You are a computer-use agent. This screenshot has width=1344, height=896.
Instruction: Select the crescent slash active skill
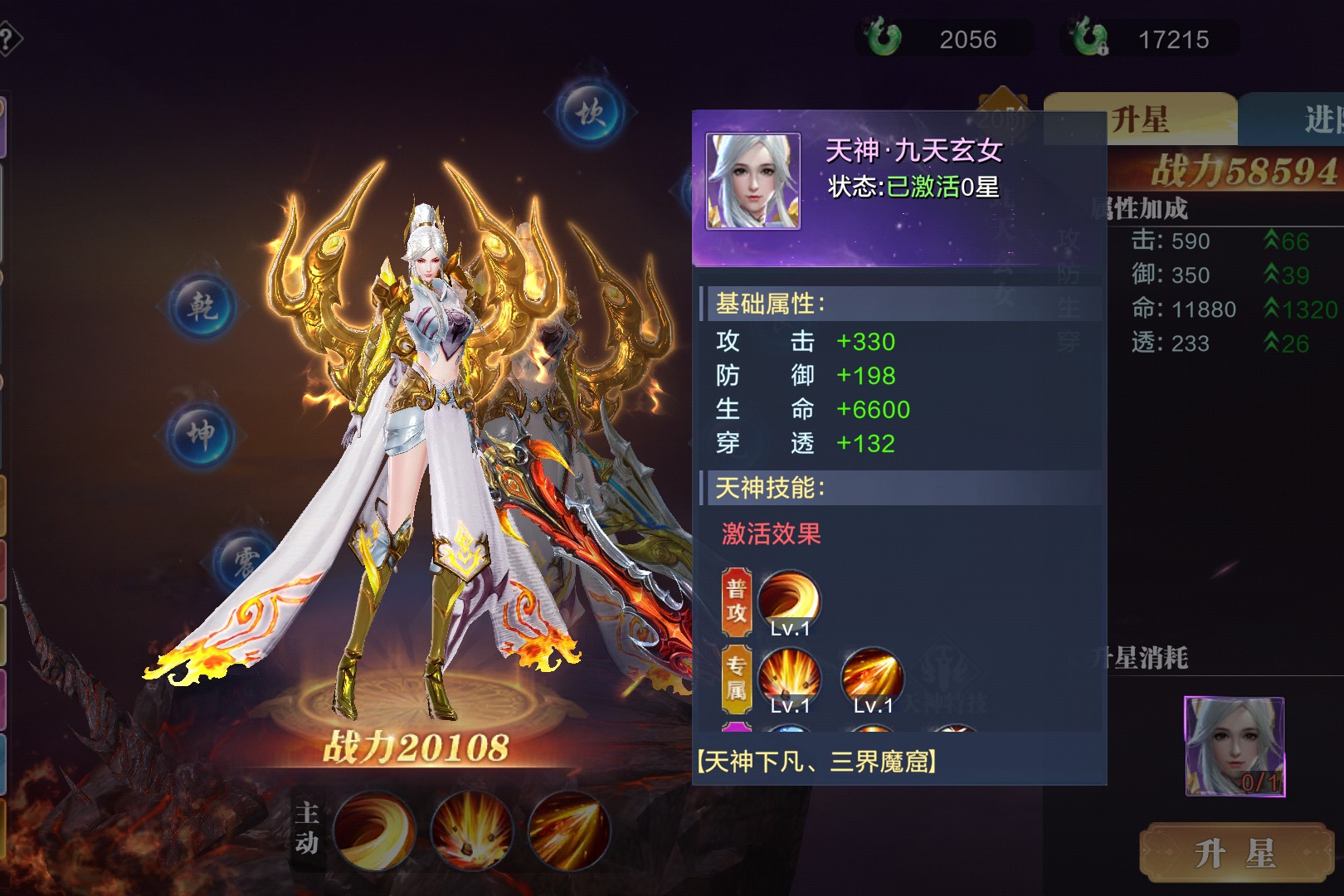(373, 830)
